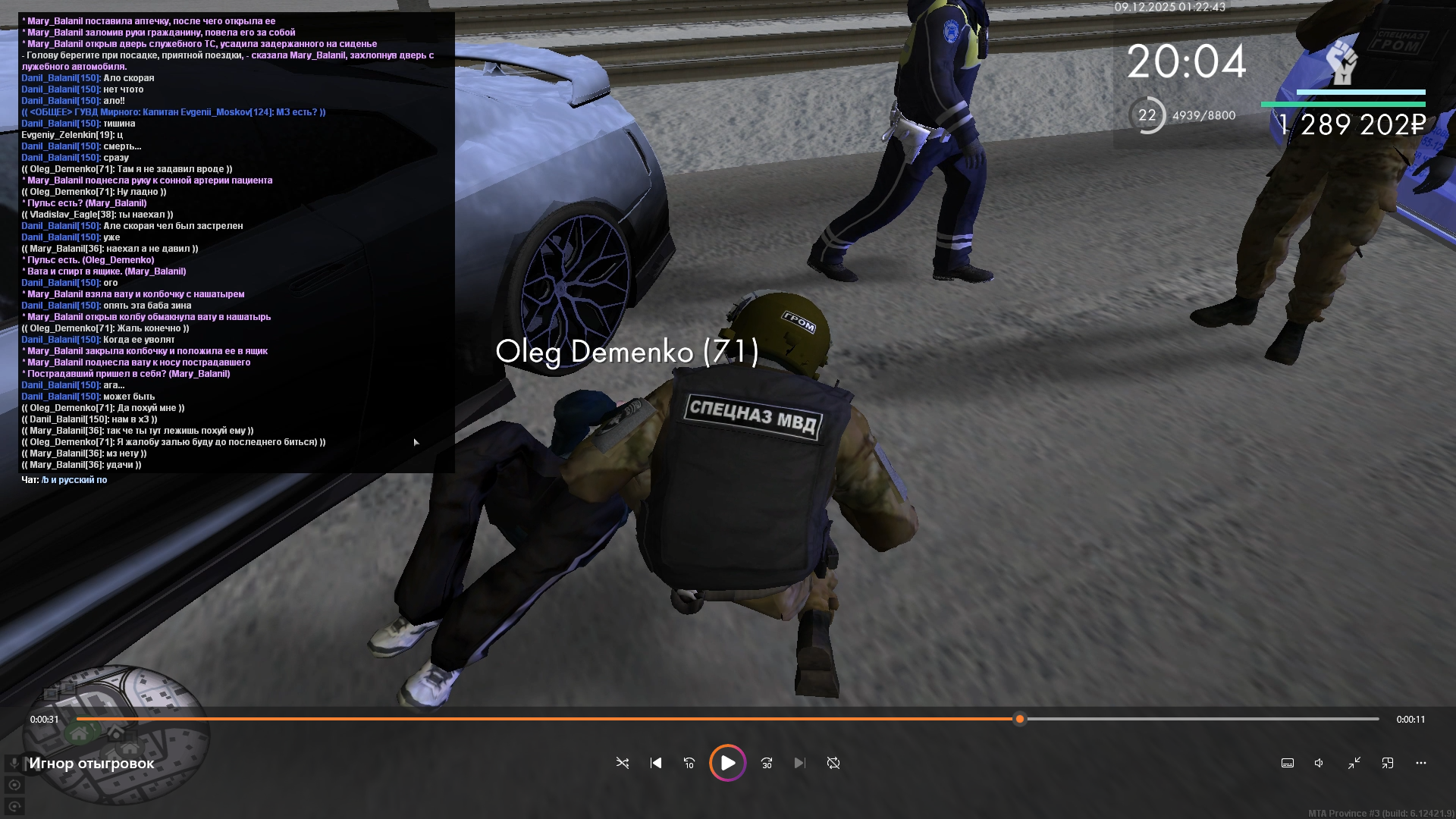Click the orange seek bar position knob
Image resolution: width=1456 pixels, height=819 pixels.
point(1020,719)
